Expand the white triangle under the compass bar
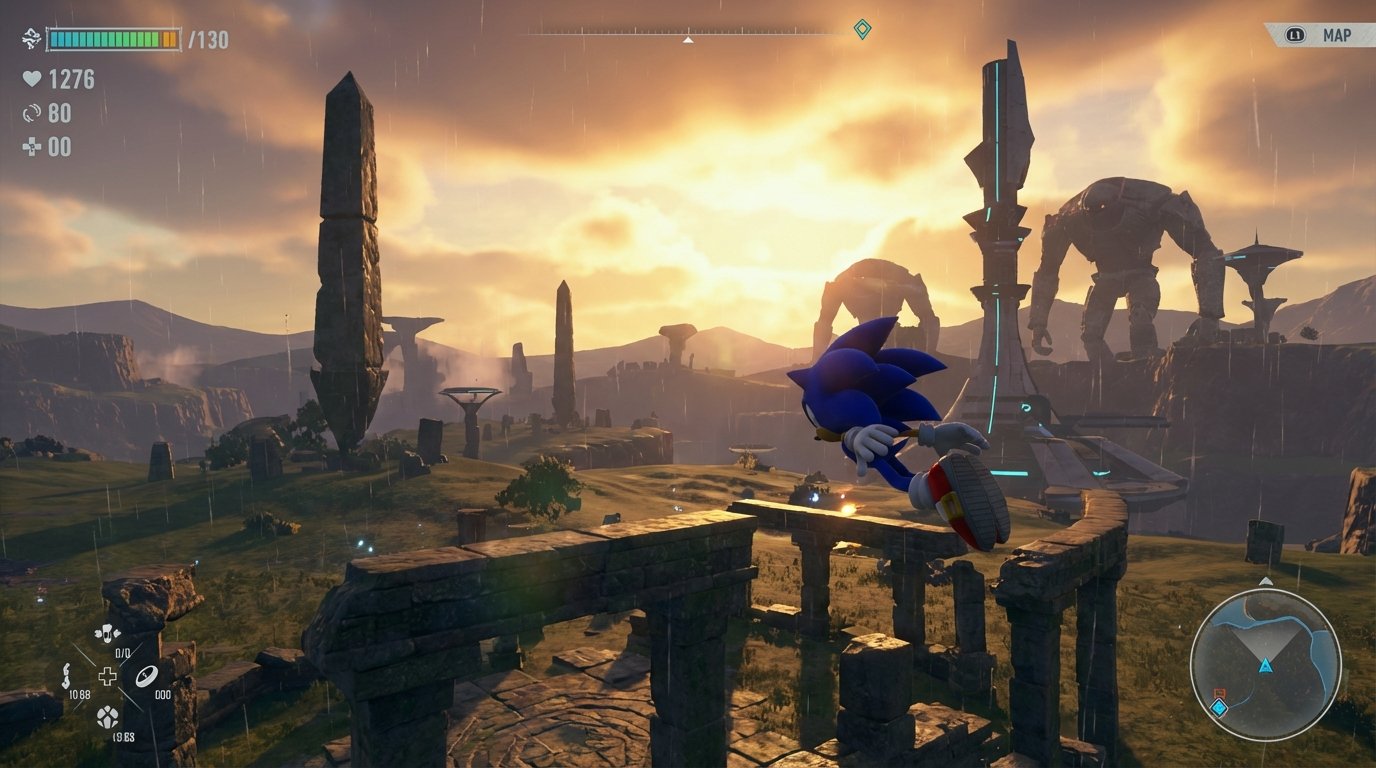Screen dimensions: 1376x768 (687, 42)
